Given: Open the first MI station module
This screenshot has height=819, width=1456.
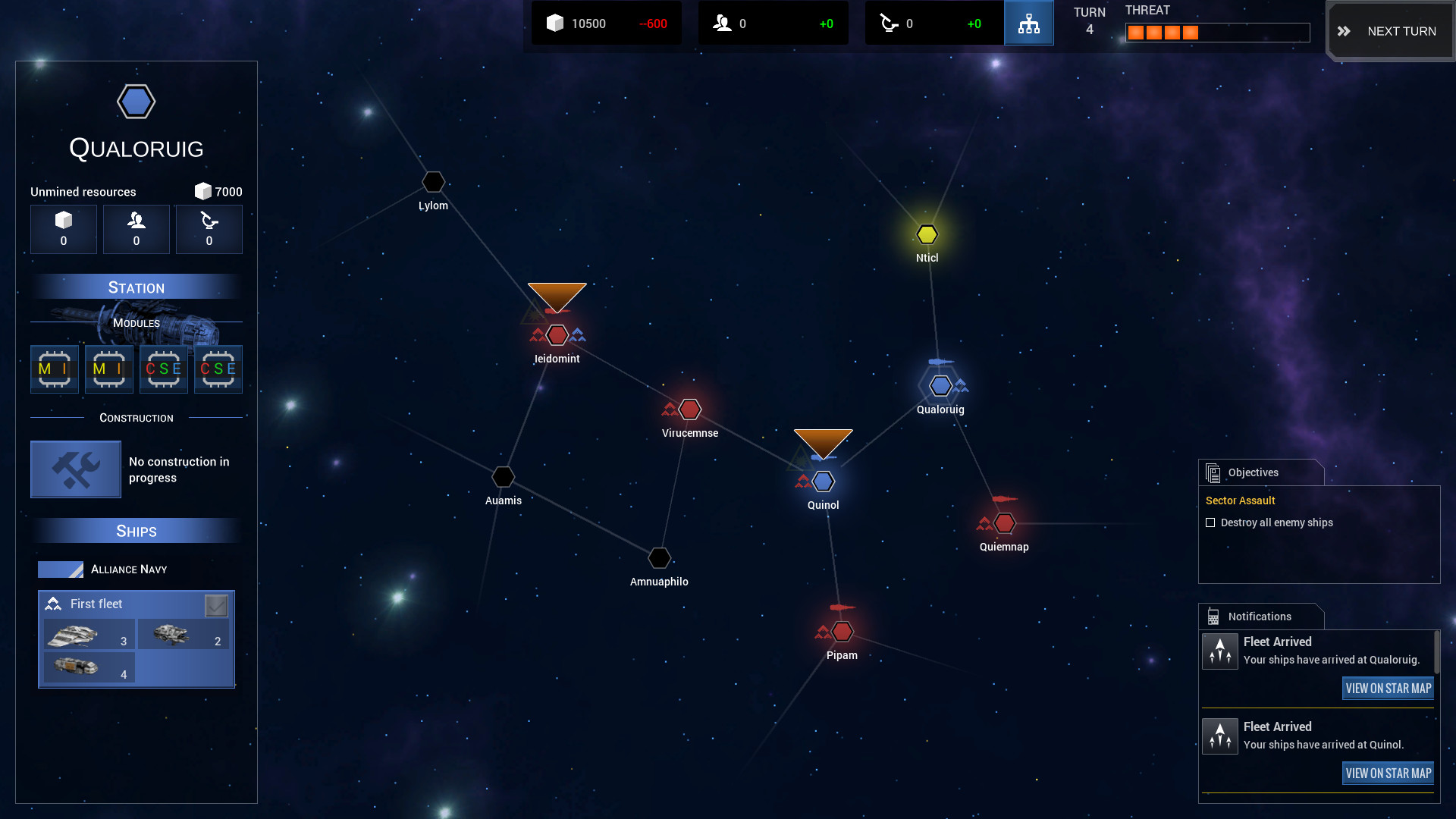Looking at the screenshot, I should coord(54,369).
